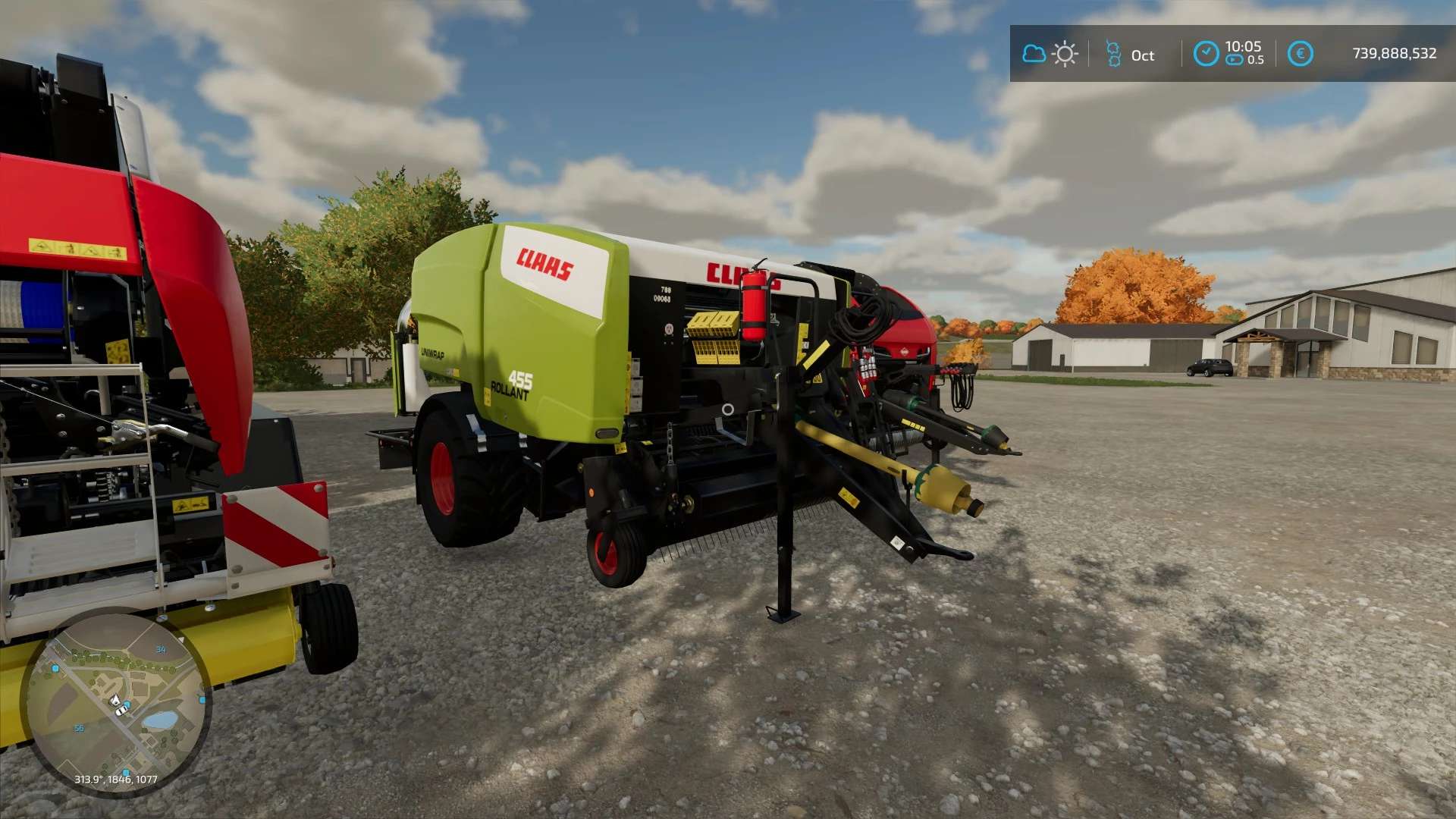This screenshot has height=819, width=1456.
Task: Open the circular minimap
Action: [115, 702]
